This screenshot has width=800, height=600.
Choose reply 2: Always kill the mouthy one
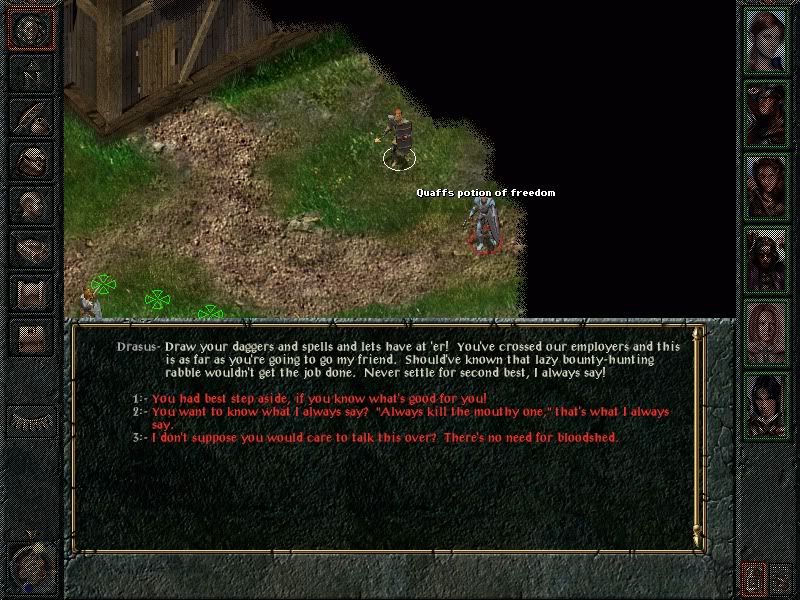click(410, 412)
